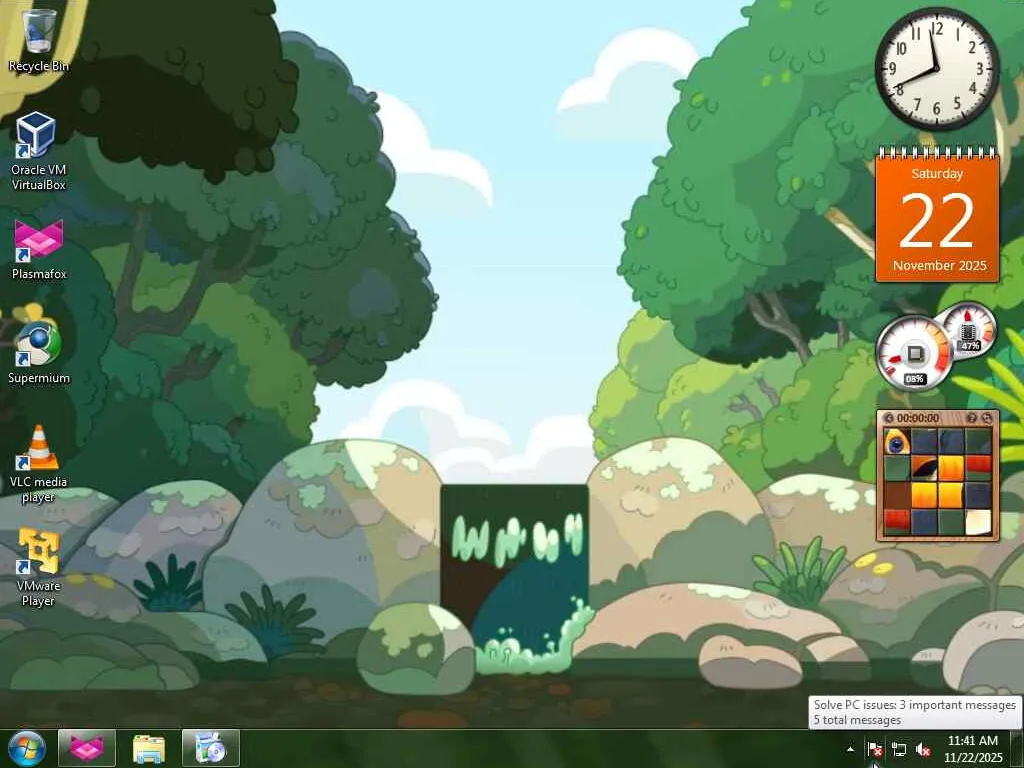Open the Action Center flag icon
This screenshot has height=768, width=1024.
pos(874,749)
